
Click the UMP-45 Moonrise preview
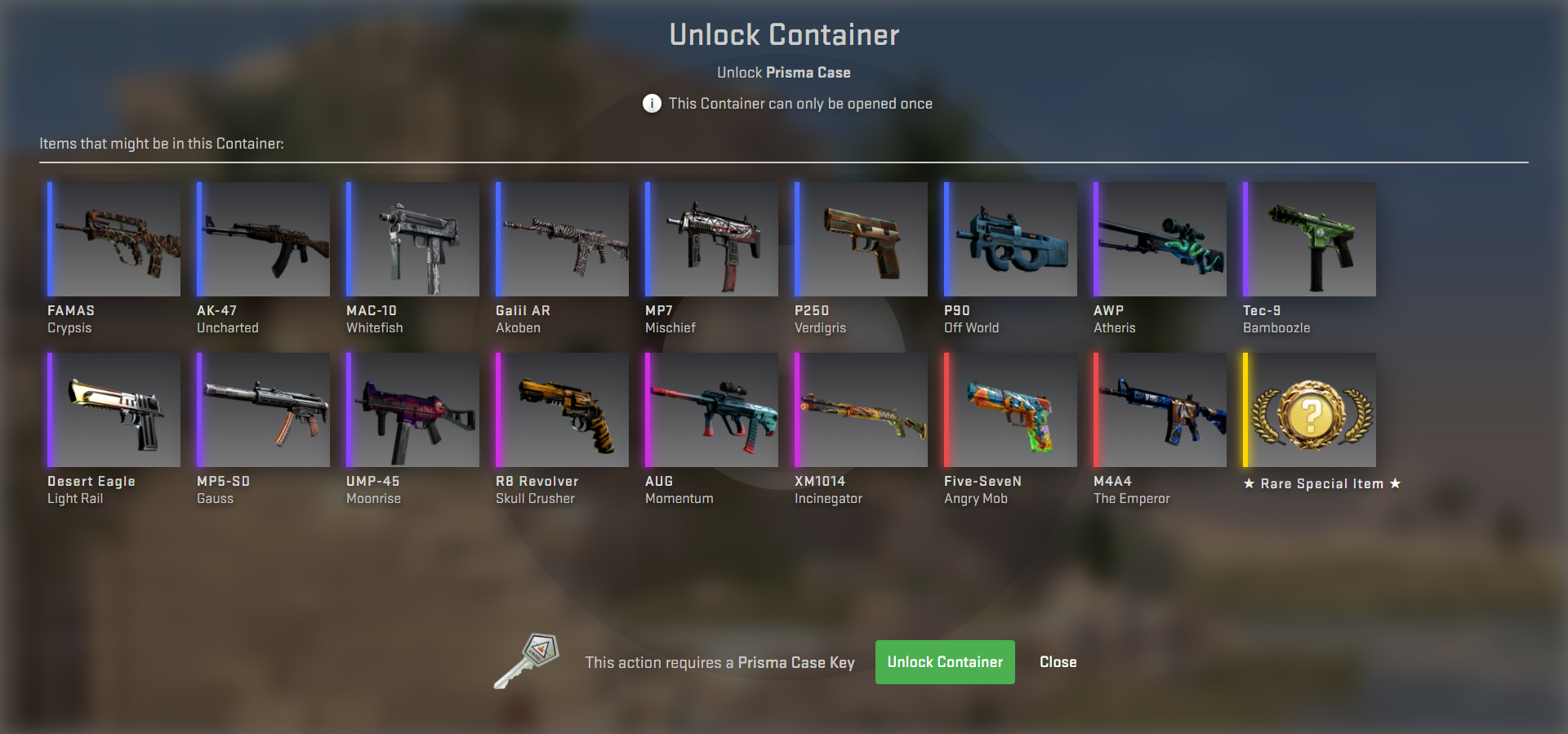[x=411, y=409]
